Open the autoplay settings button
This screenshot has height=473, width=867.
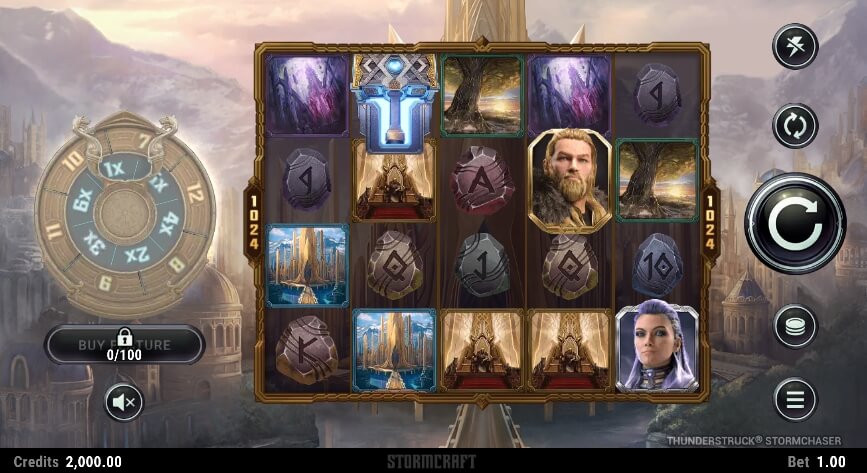tap(795, 126)
